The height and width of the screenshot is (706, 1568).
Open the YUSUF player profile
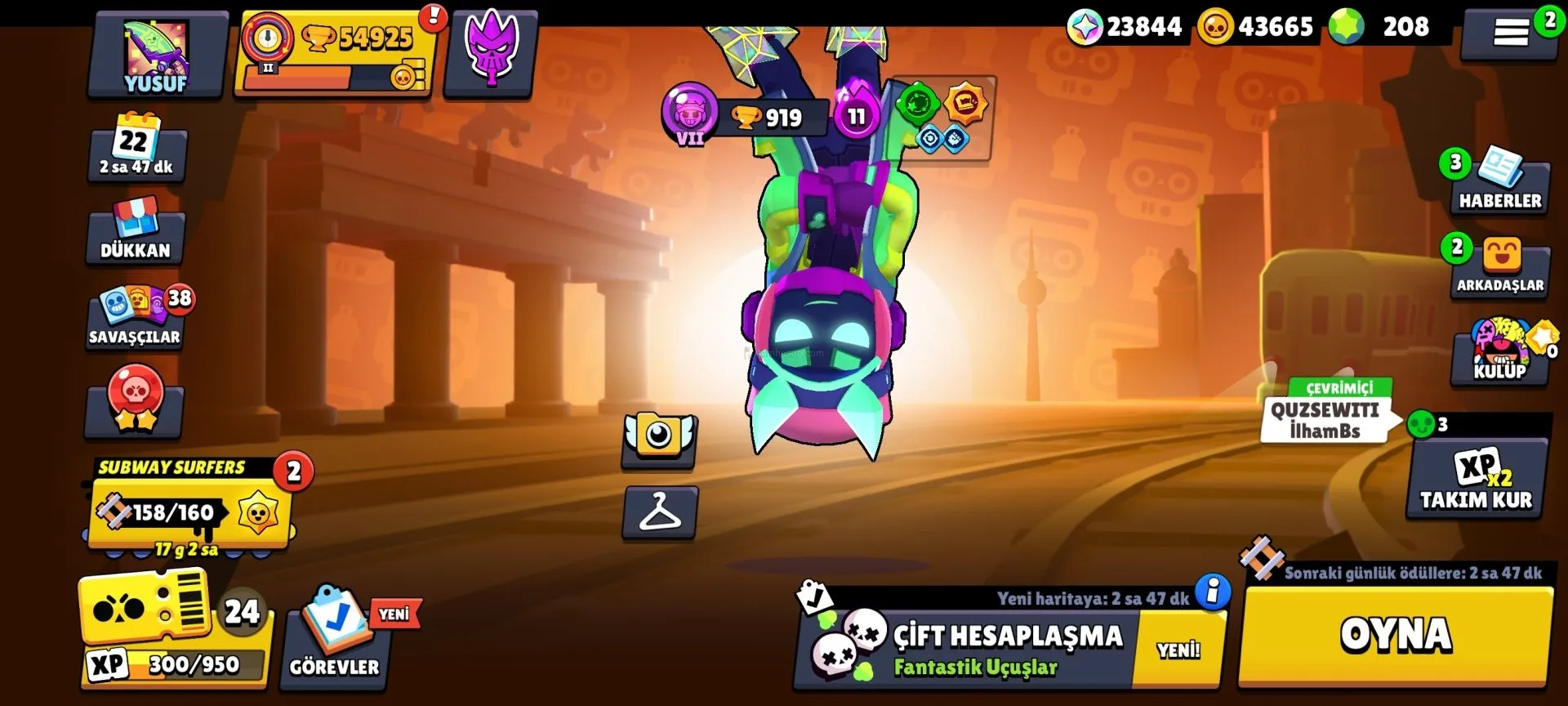(x=156, y=56)
